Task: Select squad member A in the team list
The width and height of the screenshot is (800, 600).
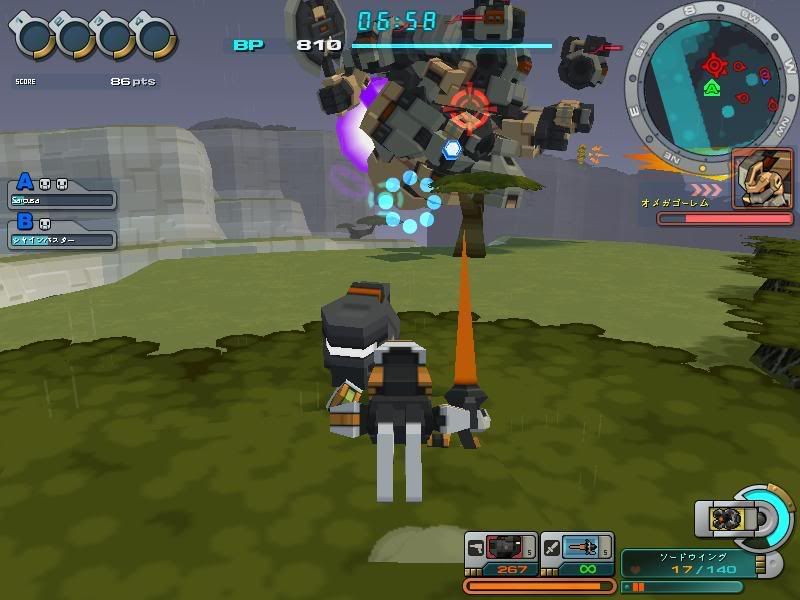Action: (64, 193)
